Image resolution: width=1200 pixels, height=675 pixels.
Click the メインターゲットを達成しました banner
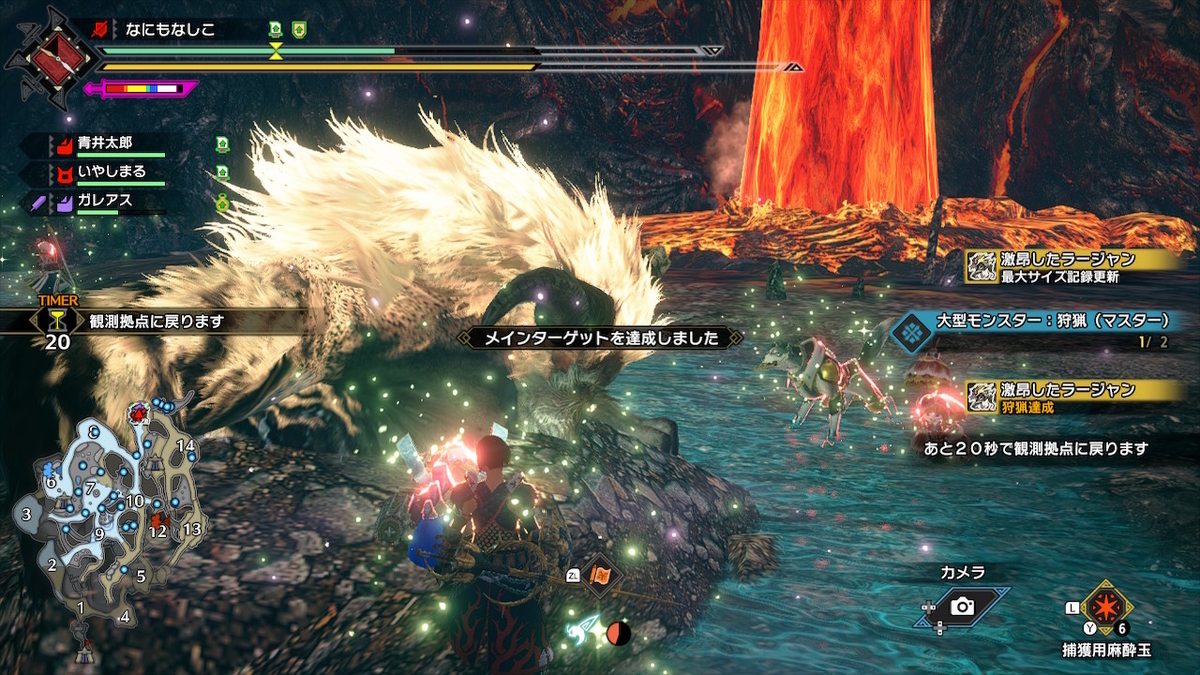pos(602,338)
